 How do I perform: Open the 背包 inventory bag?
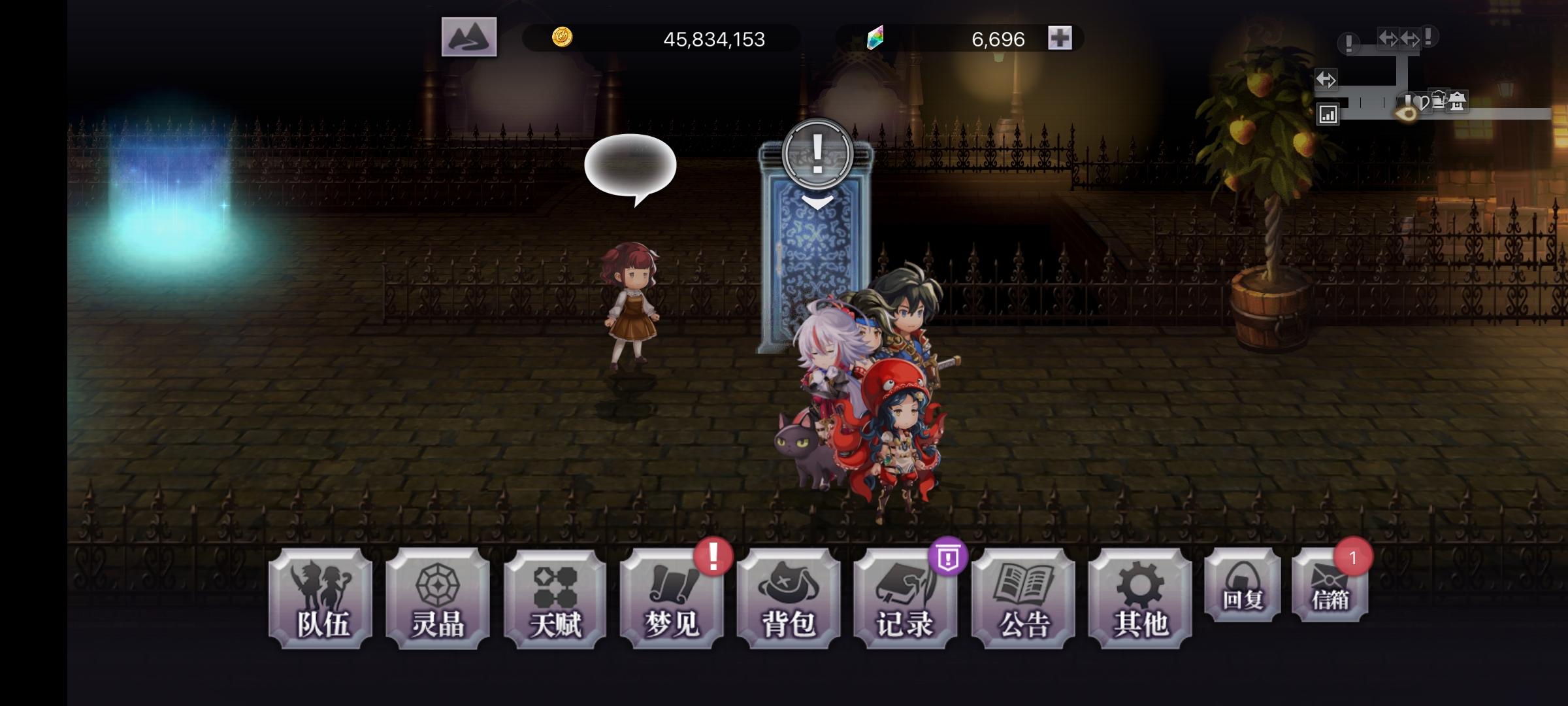pos(789,597)
